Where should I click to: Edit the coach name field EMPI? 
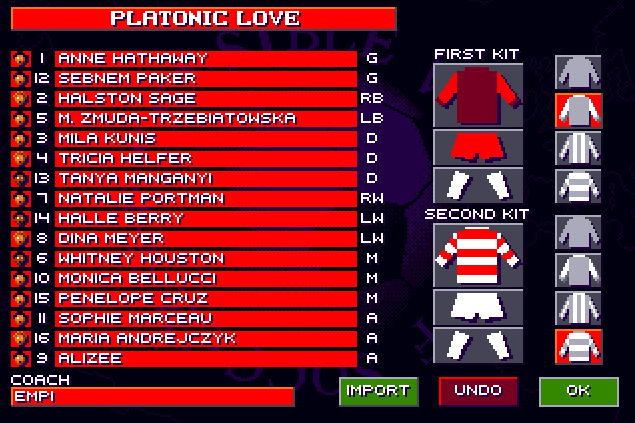[x=152, y=397]
